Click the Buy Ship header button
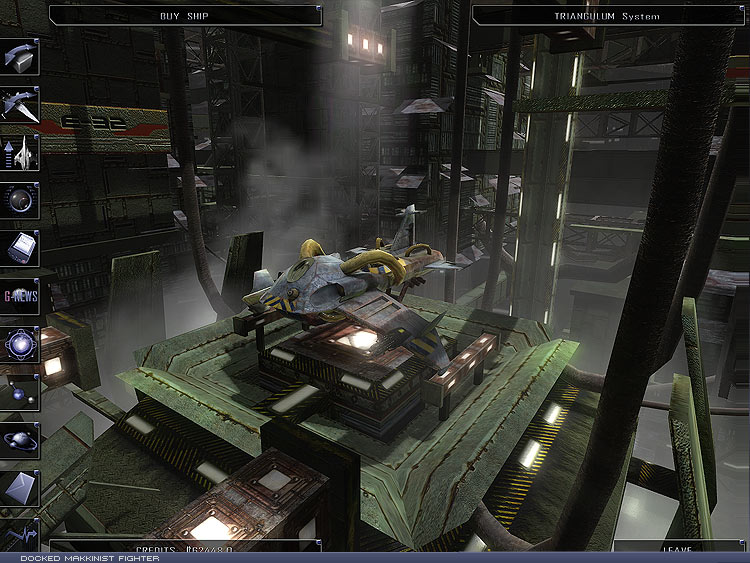 coord(183,16)
